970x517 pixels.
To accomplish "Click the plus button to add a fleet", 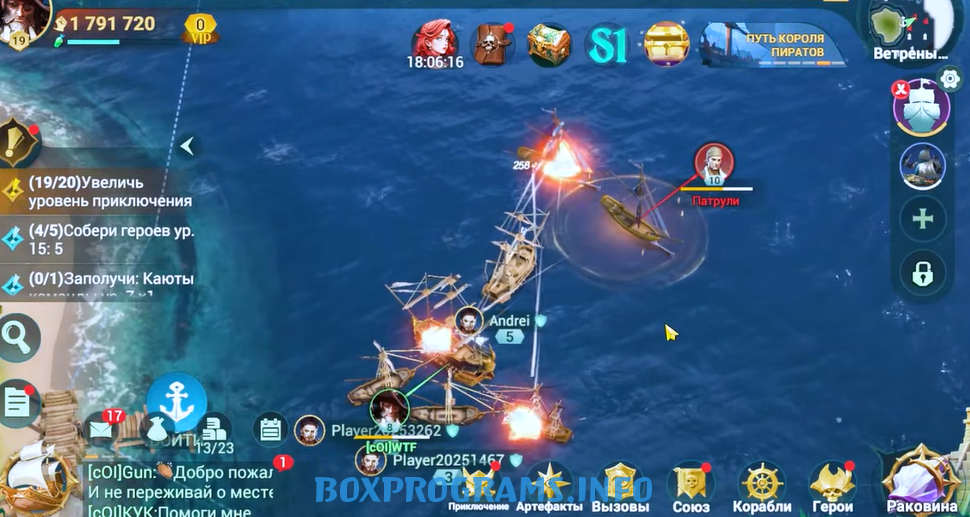I will point(922,218).
